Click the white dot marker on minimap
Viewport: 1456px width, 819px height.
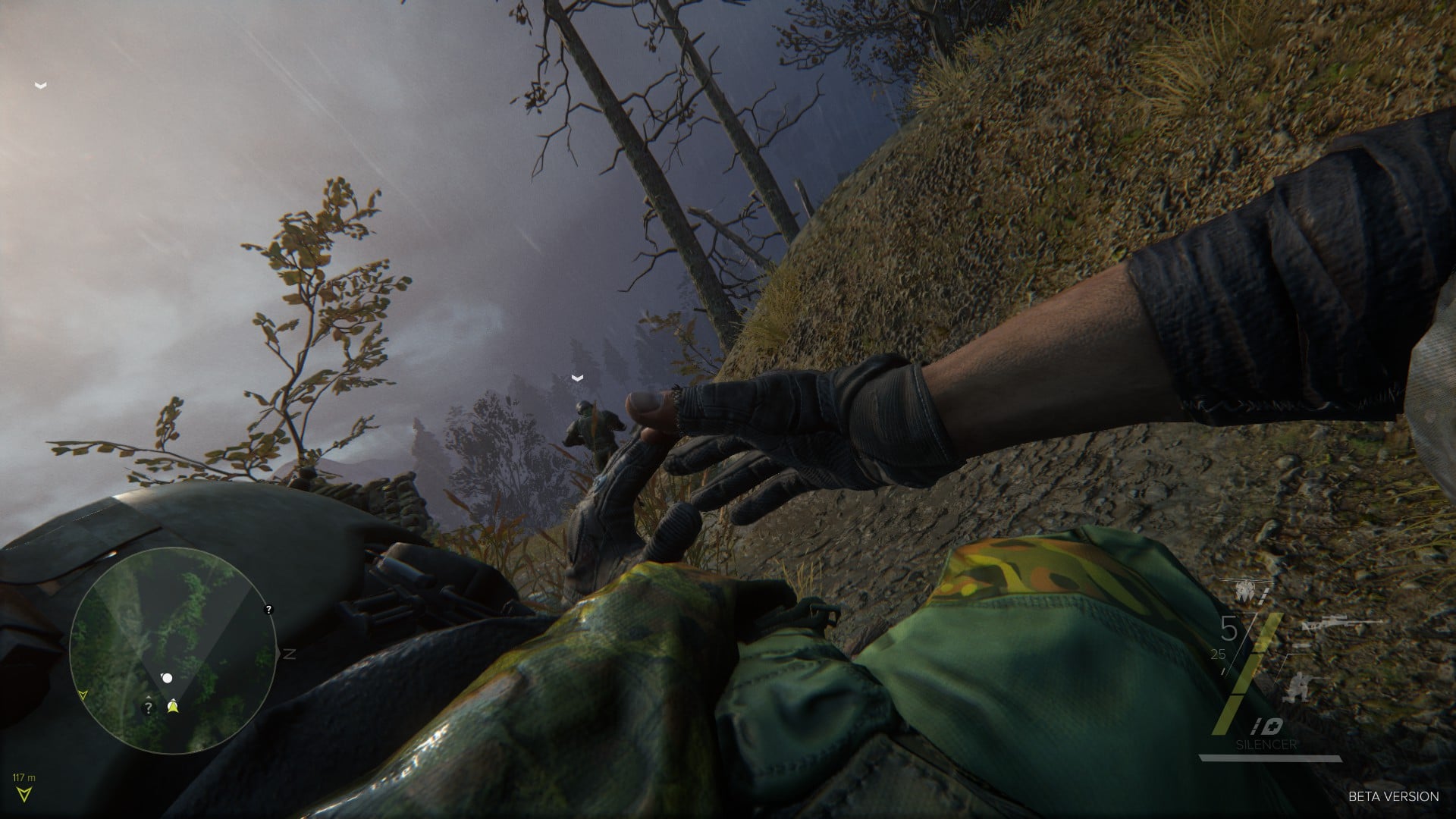167,678
